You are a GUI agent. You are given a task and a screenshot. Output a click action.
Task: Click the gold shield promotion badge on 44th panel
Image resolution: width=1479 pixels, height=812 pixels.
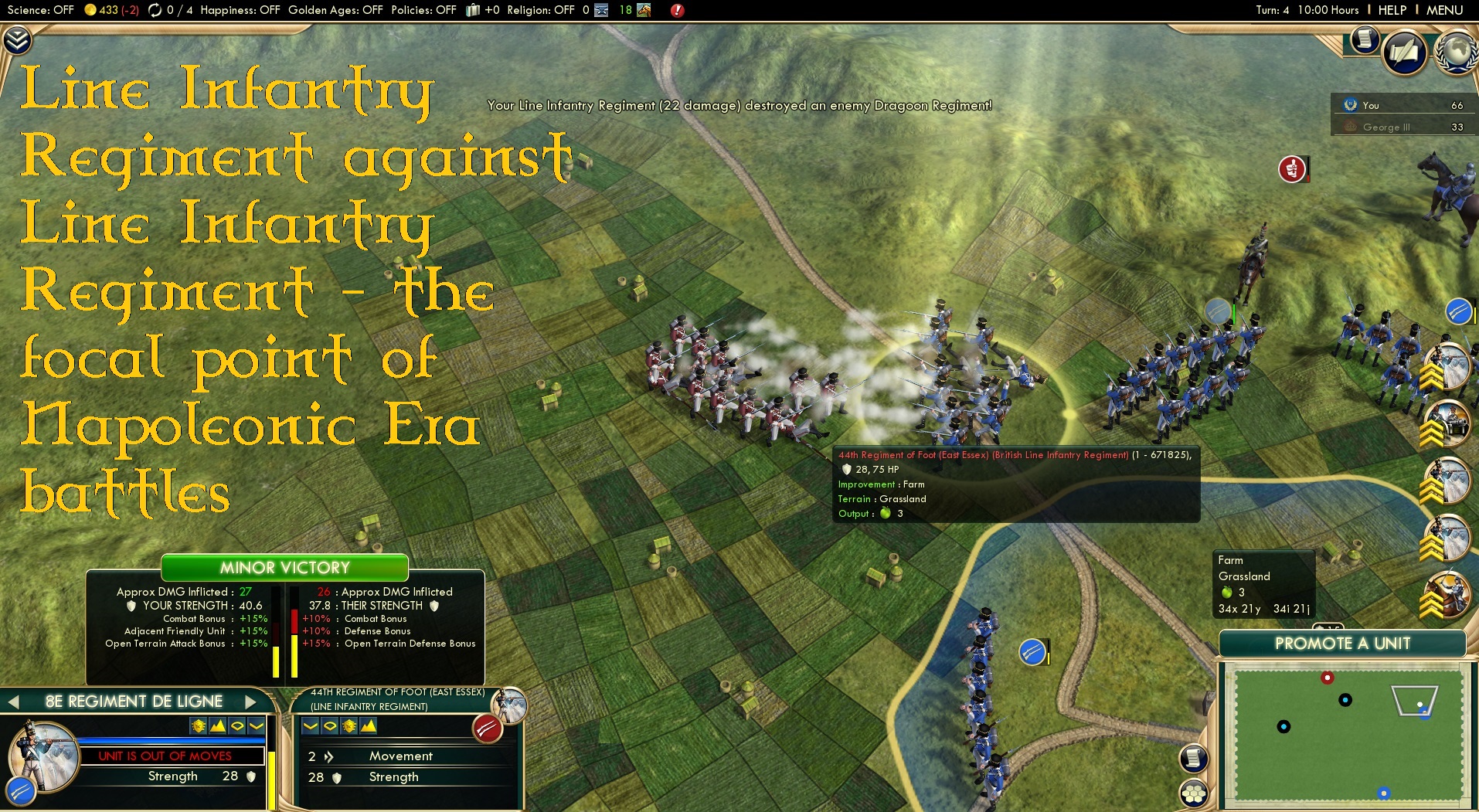tap(349, 727)
